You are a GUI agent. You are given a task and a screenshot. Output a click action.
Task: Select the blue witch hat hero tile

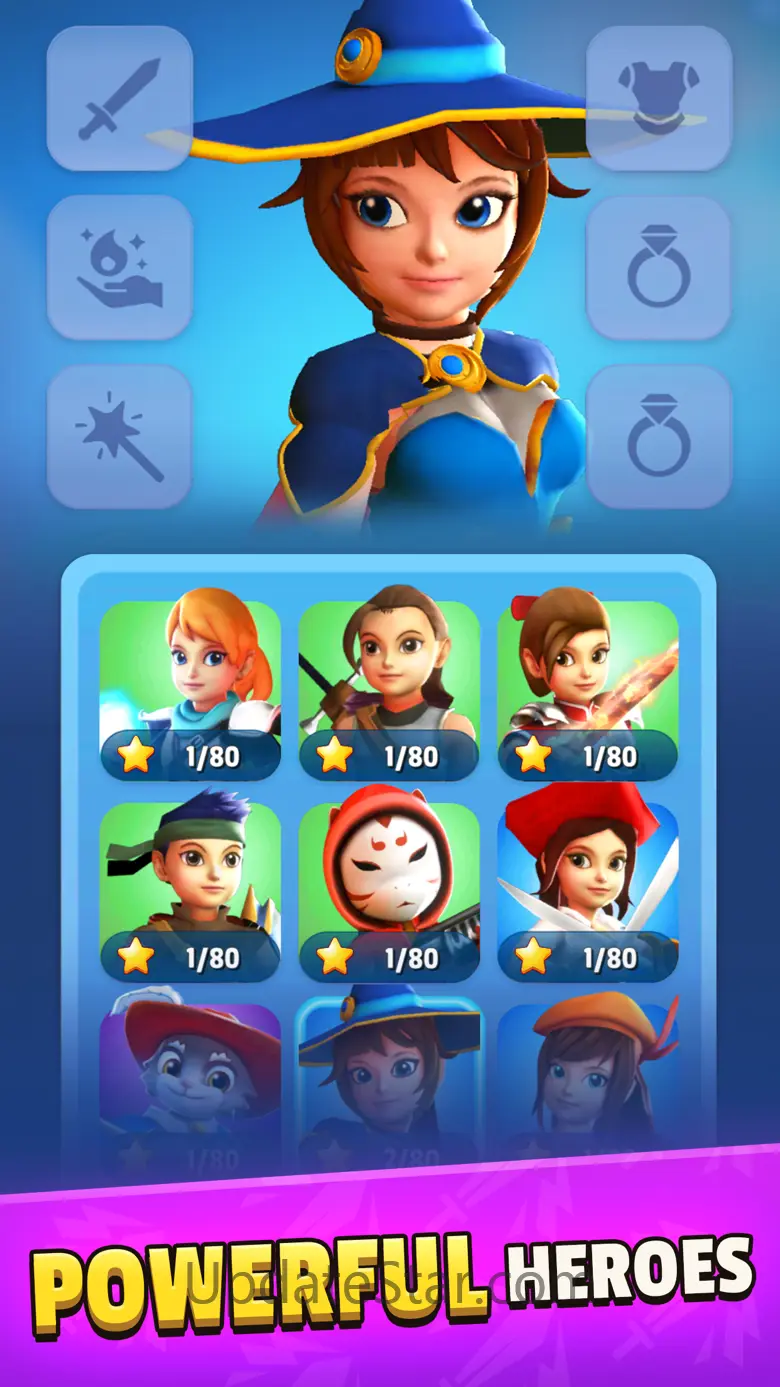click(389, 1080)
